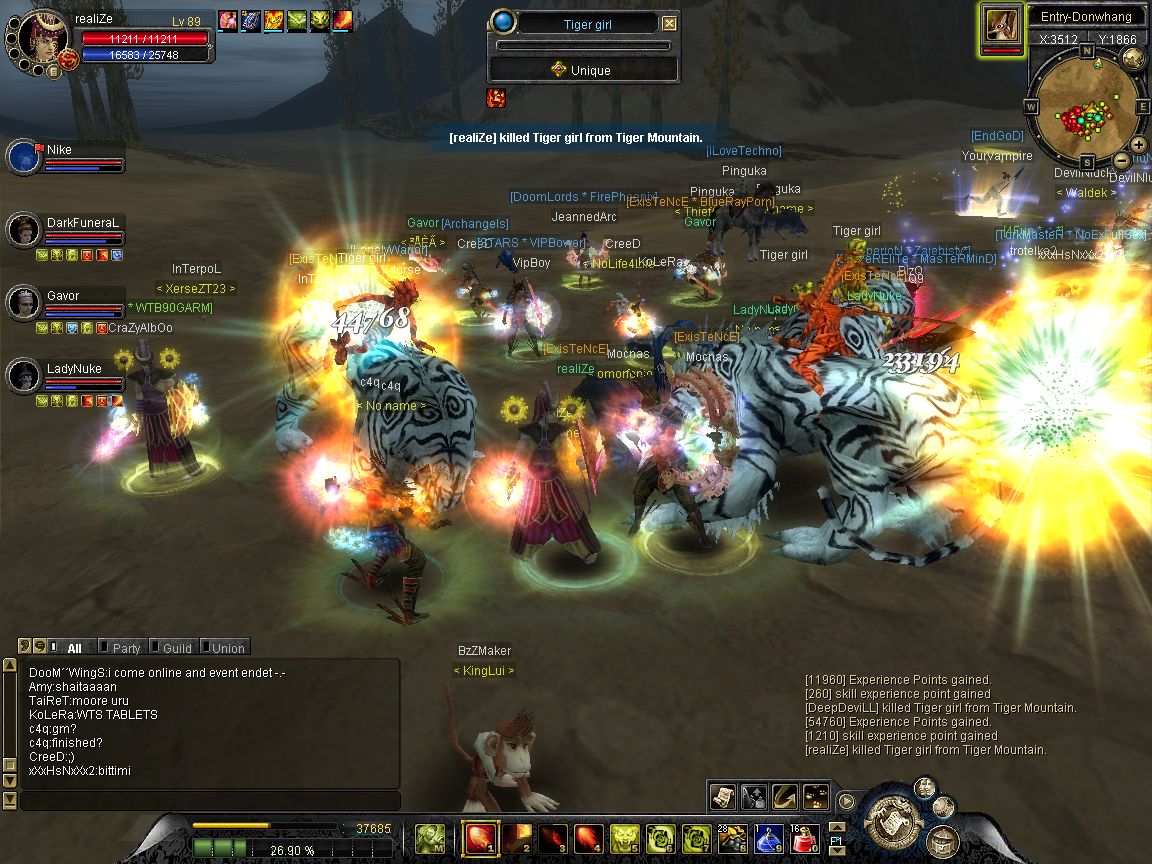Use the blue mana potion in slot 9

point(769,837)
